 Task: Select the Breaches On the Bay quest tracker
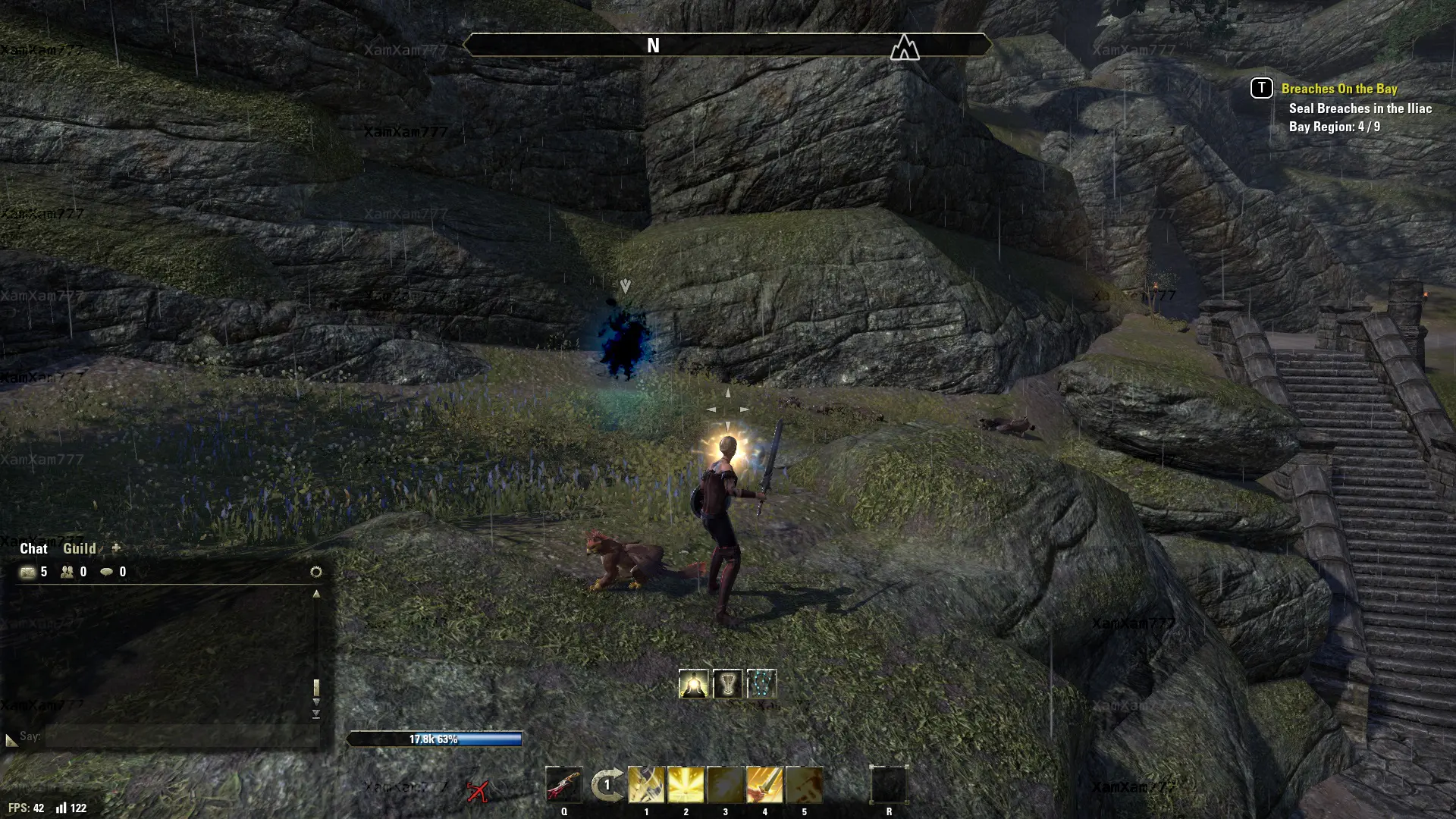point(1338,89)
